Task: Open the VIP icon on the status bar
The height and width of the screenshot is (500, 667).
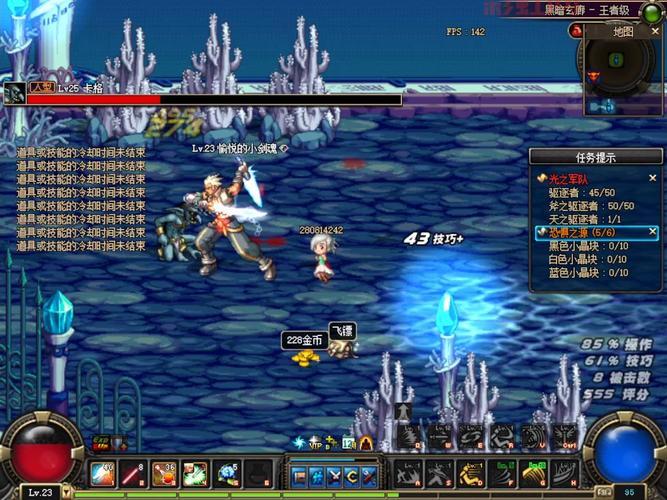Action: [x=314, y=443]
